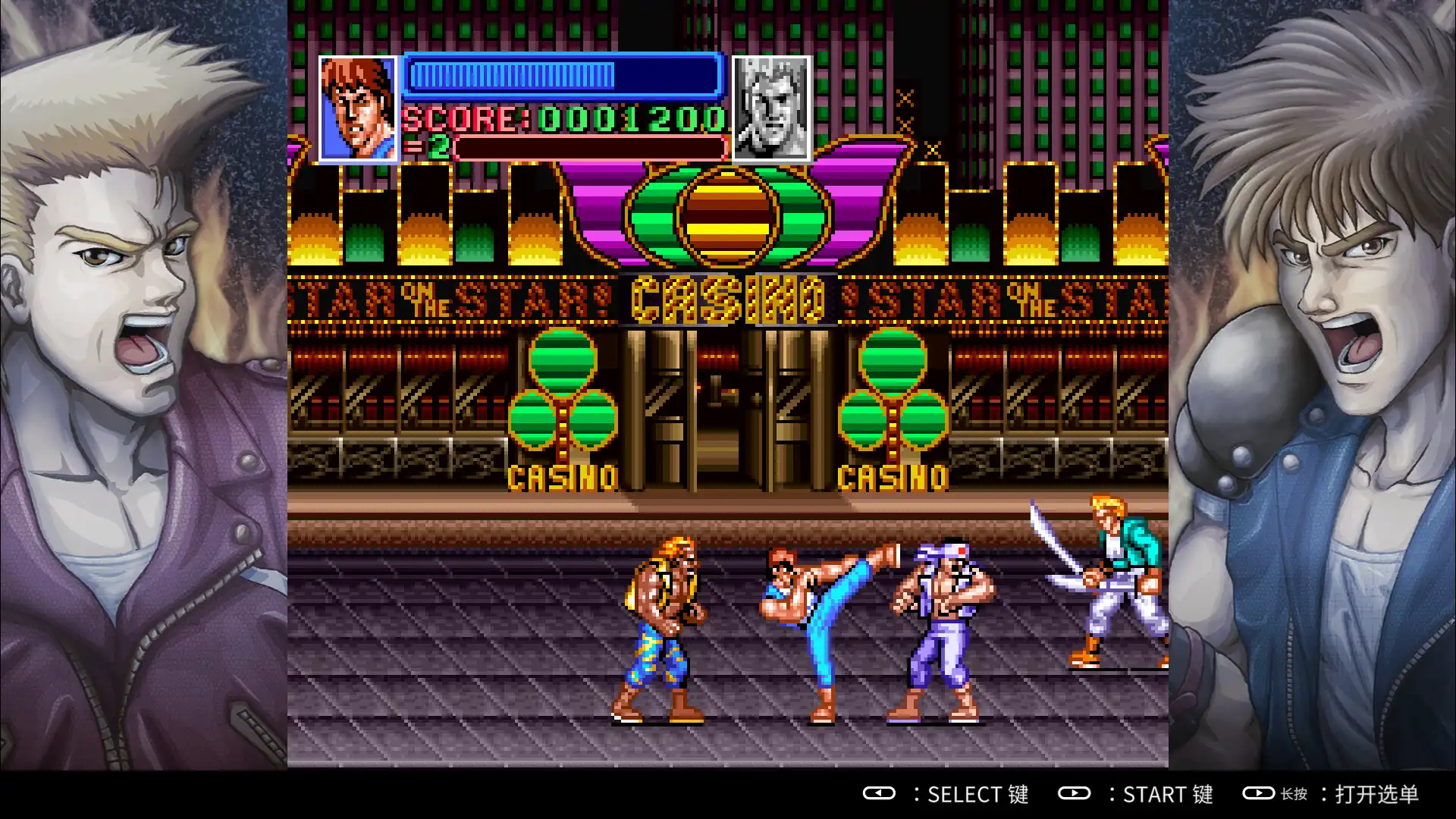Click the START 键 label text
Image resolution: width=1456 pixels, height=819 pixels.
pyautogui.click(x=1168, y=795)
